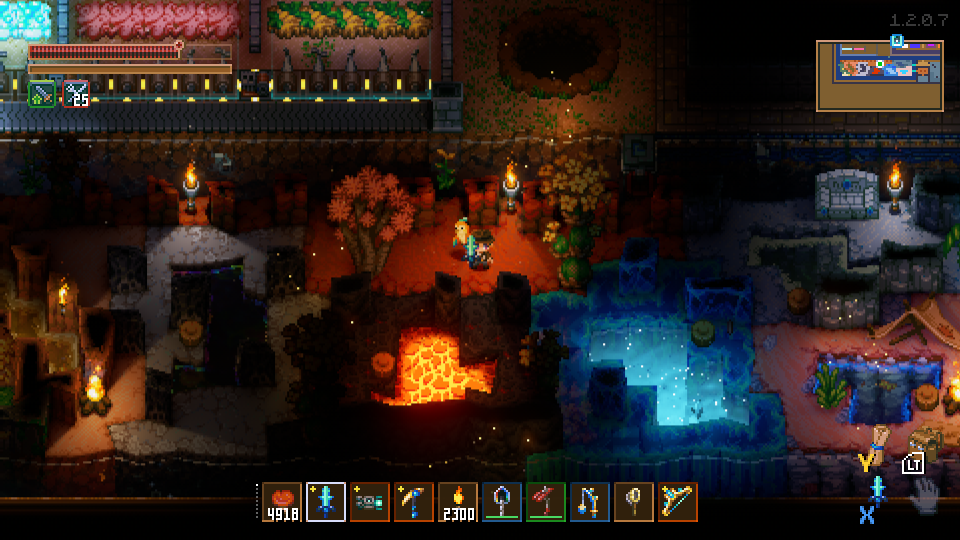Viewport: 960px width, 540px height.
Task: Select the red hoe hotbar slot
Action: point(546,502)
